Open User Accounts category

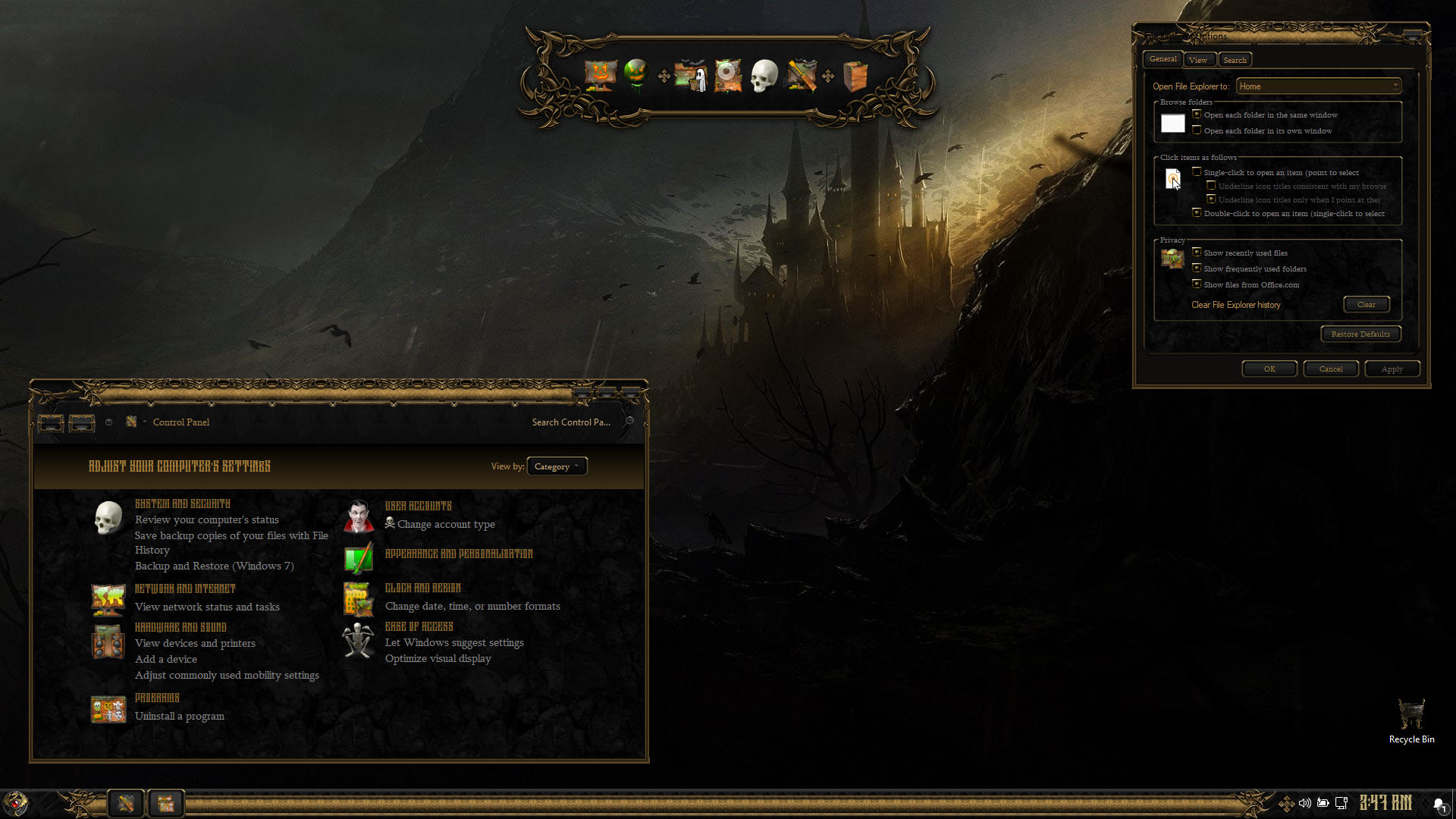[418, 506]
